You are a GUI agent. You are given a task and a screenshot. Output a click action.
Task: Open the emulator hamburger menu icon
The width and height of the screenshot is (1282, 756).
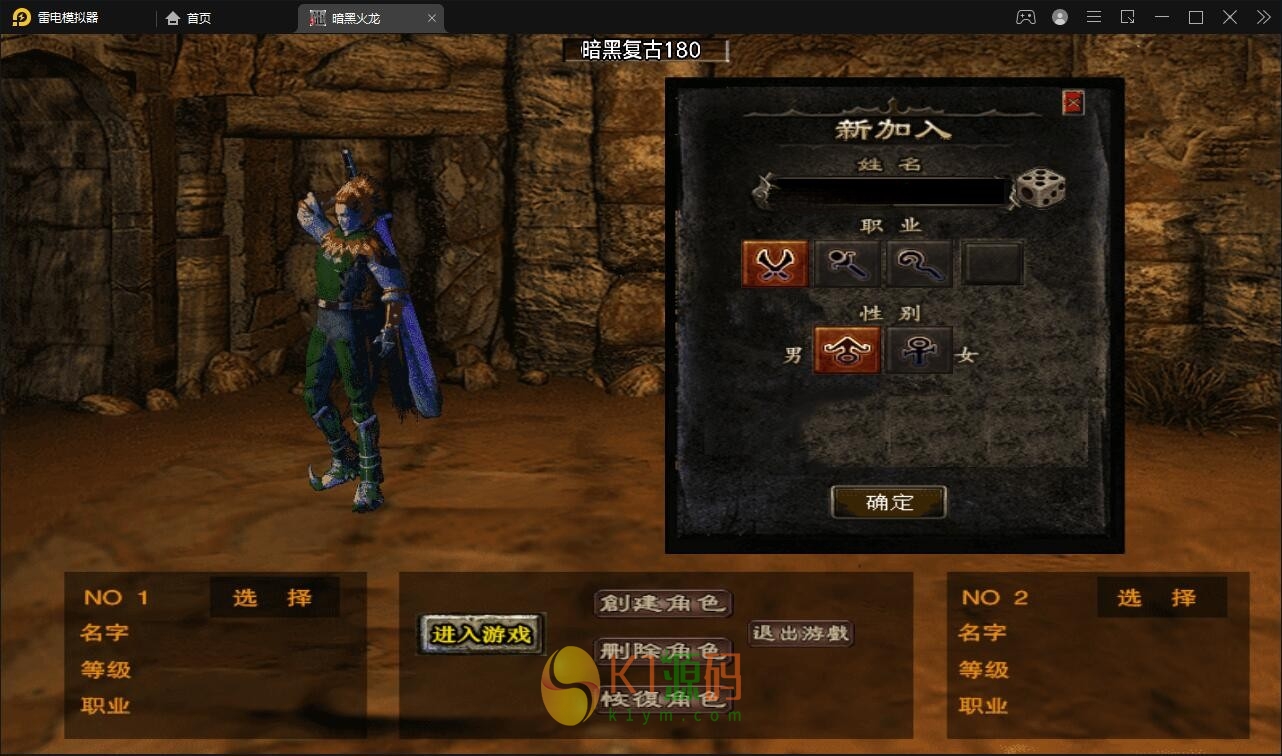[1093, 16]
